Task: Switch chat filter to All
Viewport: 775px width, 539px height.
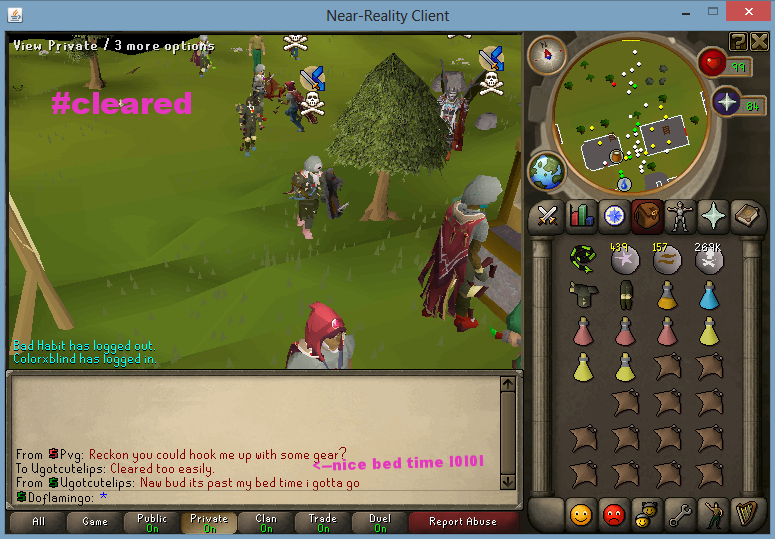Action: [38, 521]
